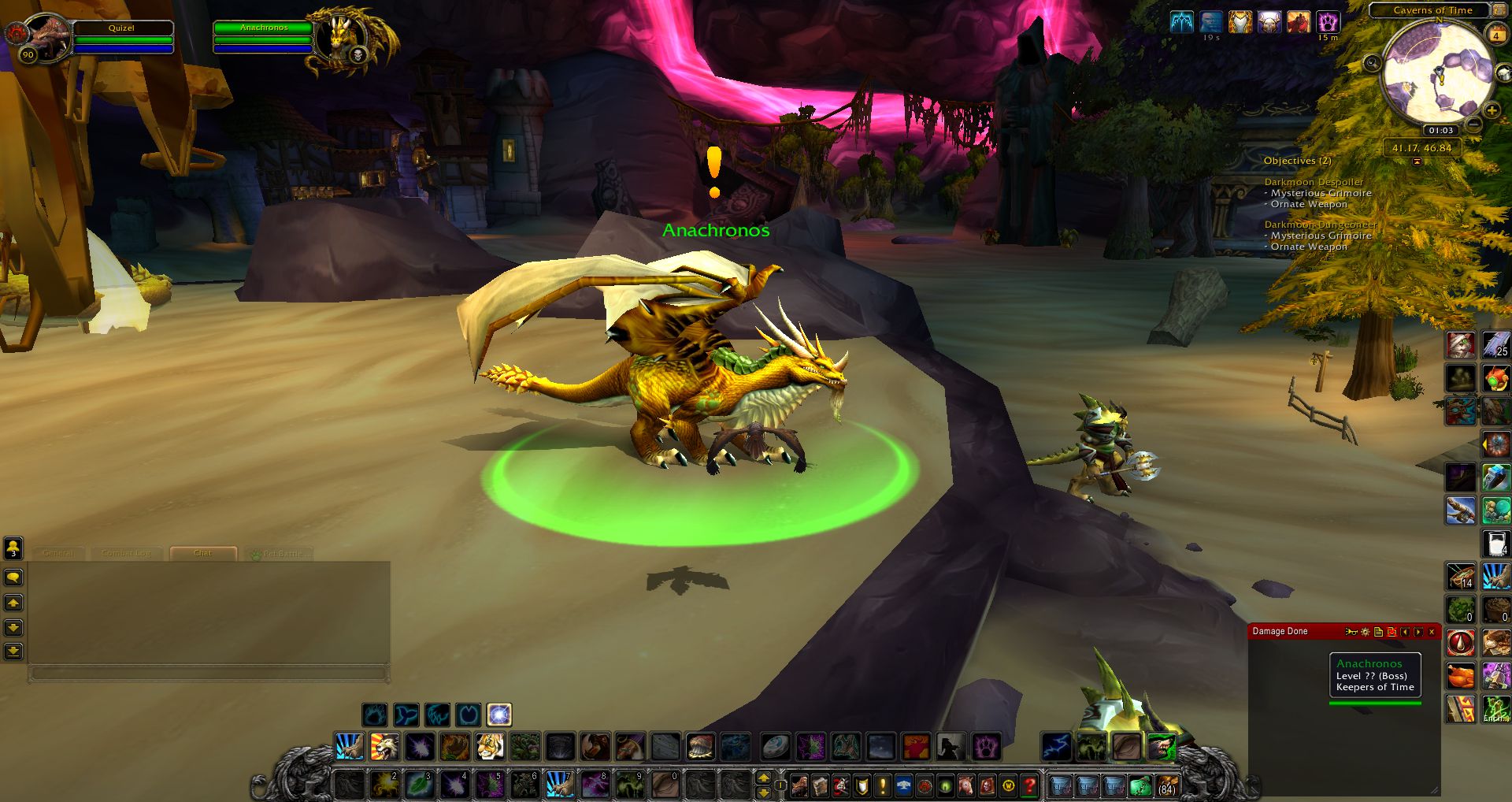1512x802 pixels.
Task: Switch to the Combat Log chat tab
Action: pos(126,553)
